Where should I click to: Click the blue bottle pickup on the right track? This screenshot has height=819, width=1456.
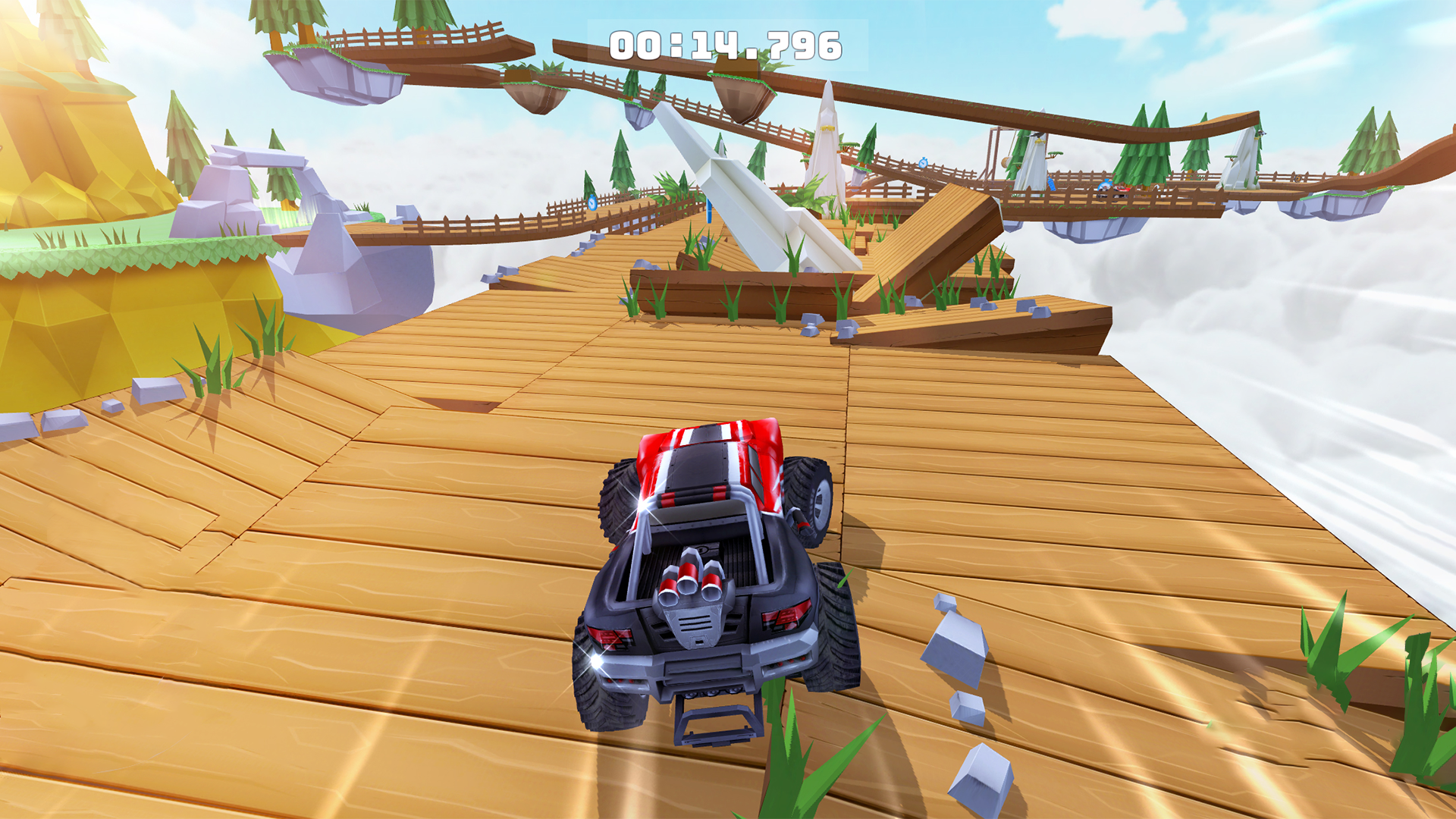point(1052,184)
